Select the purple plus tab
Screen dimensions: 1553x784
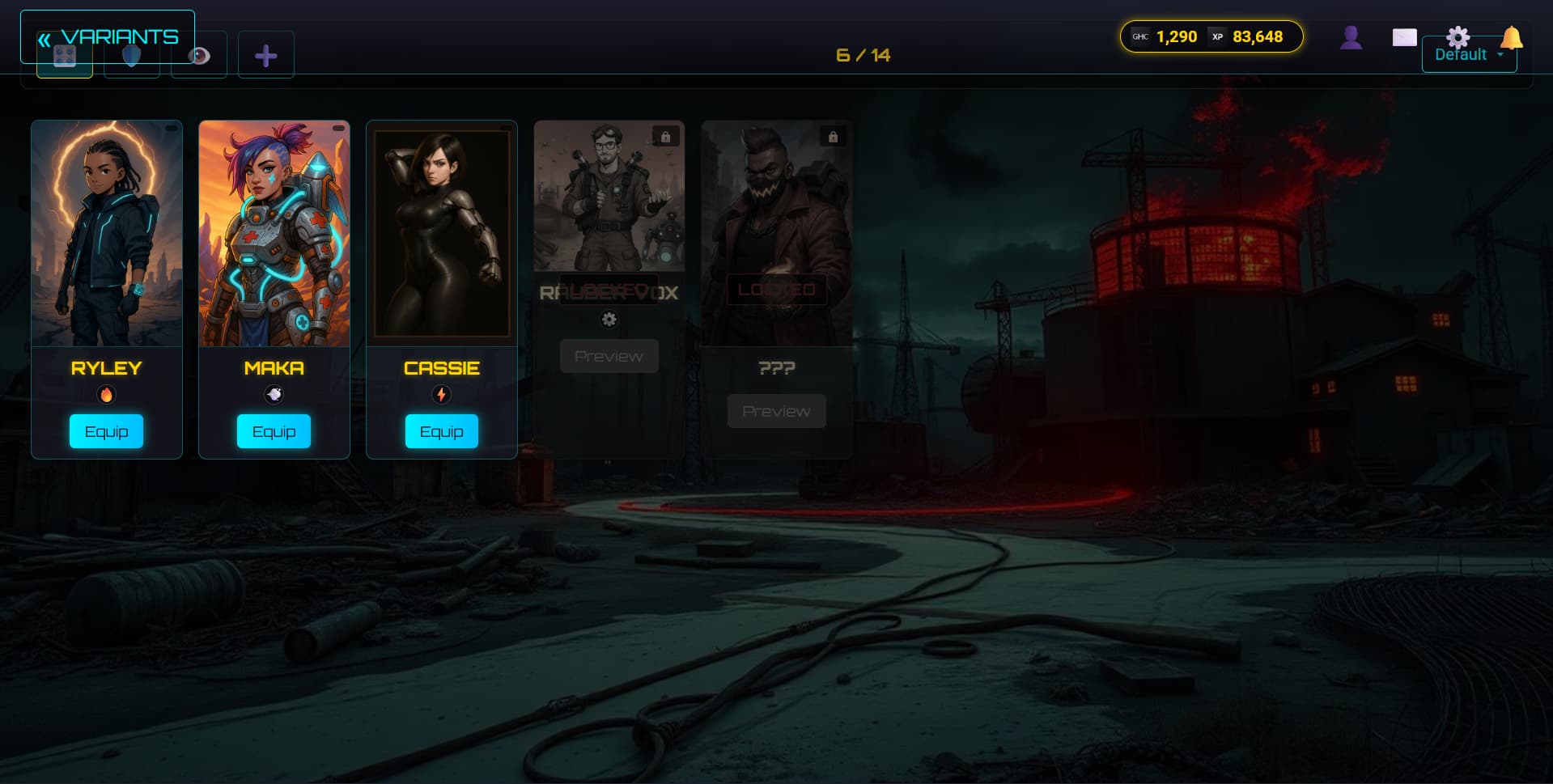(265, 56)
